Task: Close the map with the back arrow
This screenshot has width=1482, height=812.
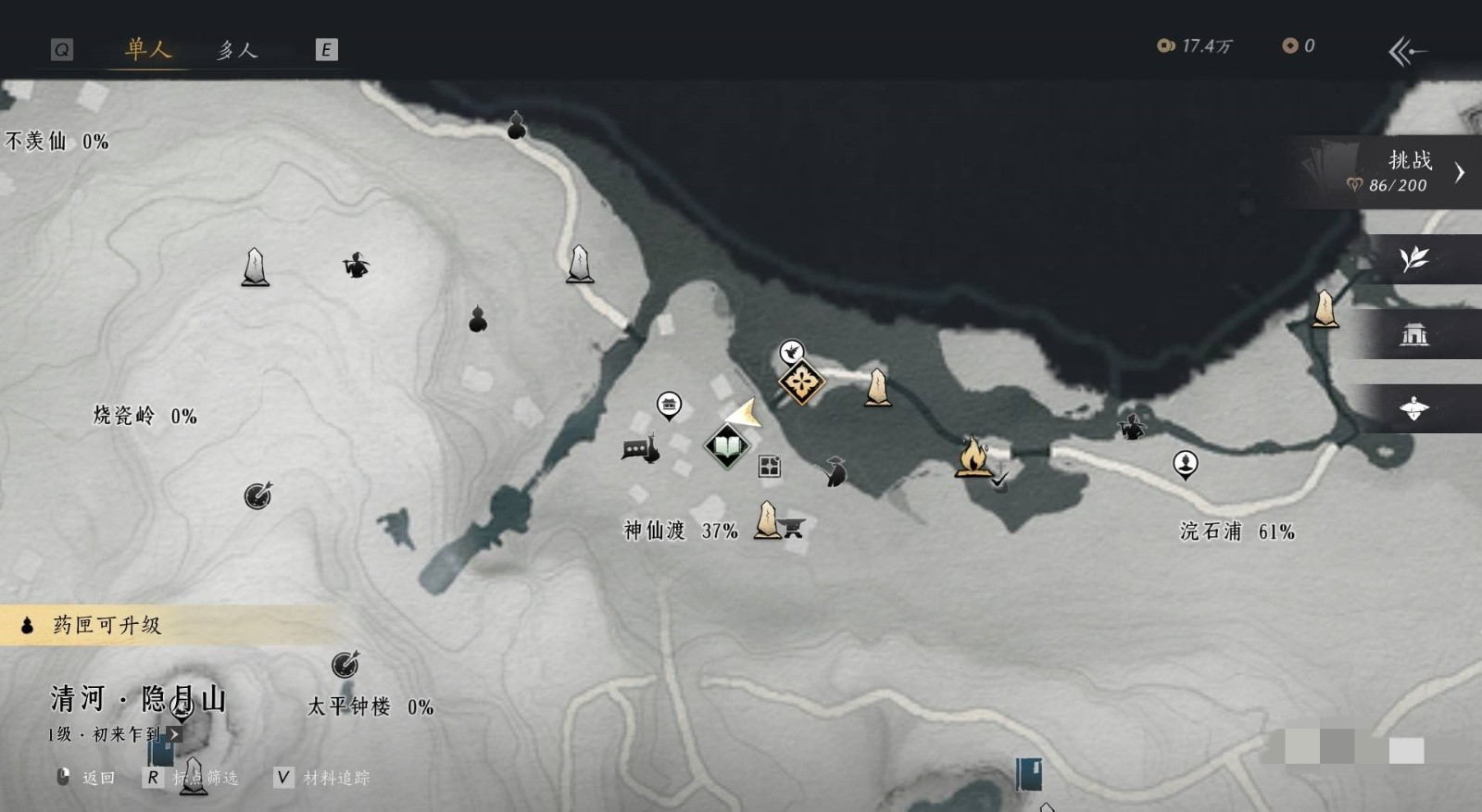Action: tap(1407, 51)
